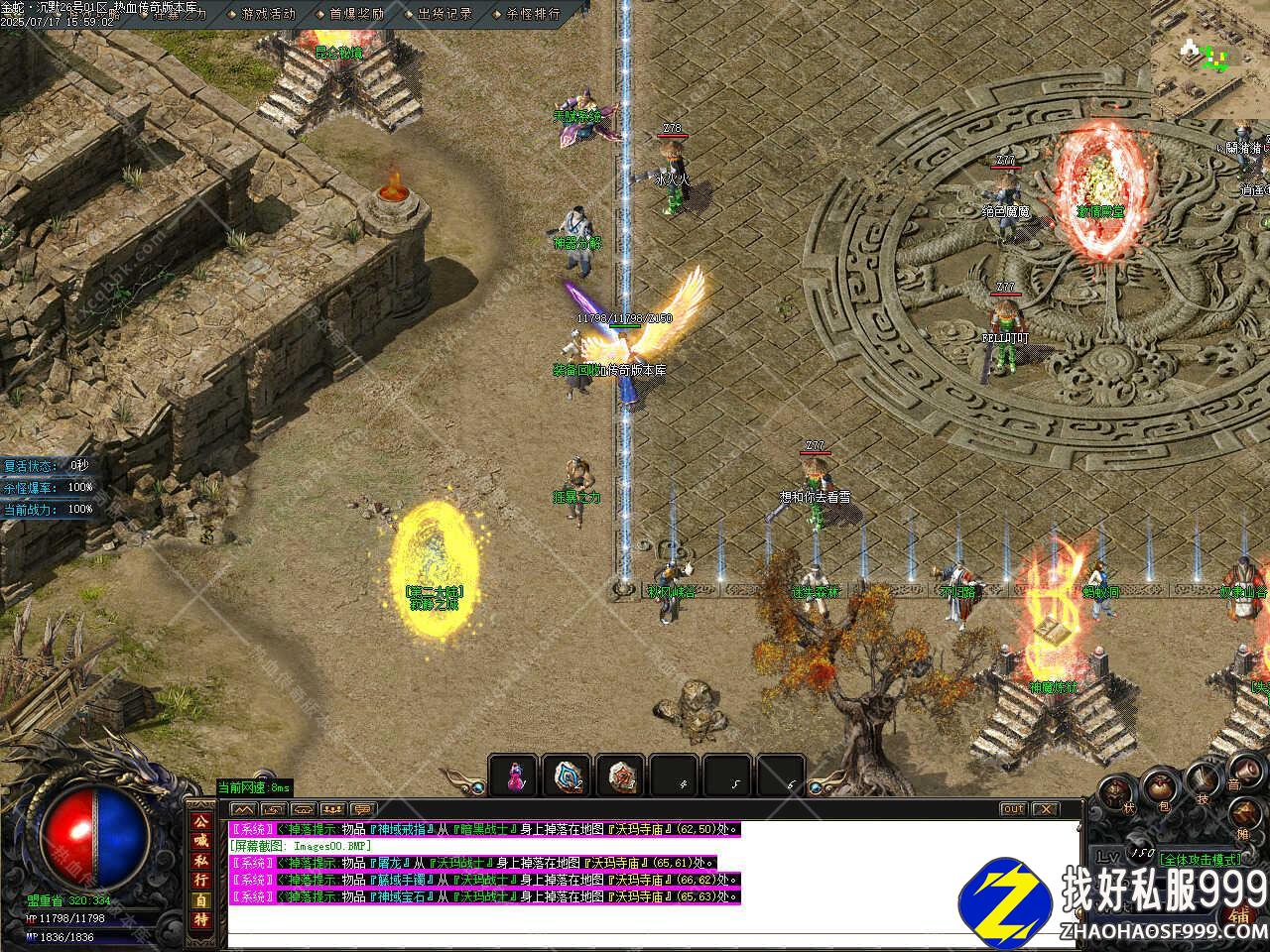The image size is (1270, 952).
Task: Switch chat to the 喊 shout channel
Action: [x=200, y=842]
